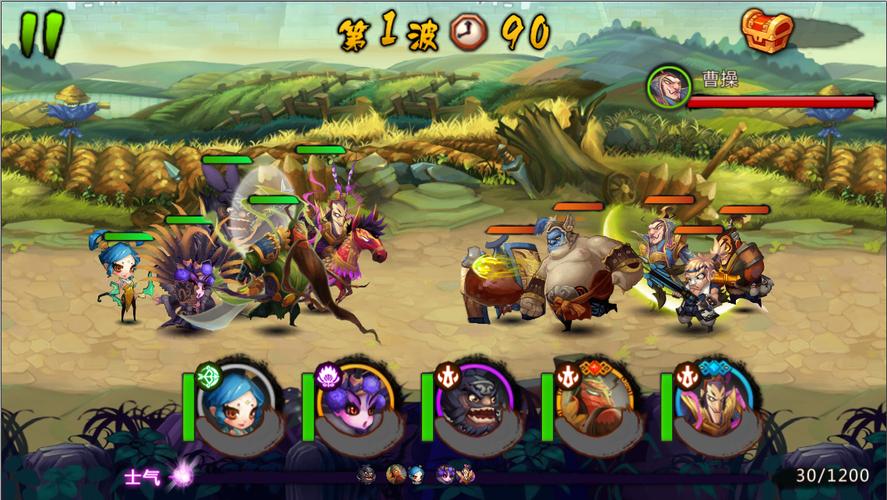Click the Cao Cao boss portrait
Image resolution: width=887 pixels, height=500 pixels.
668,86
